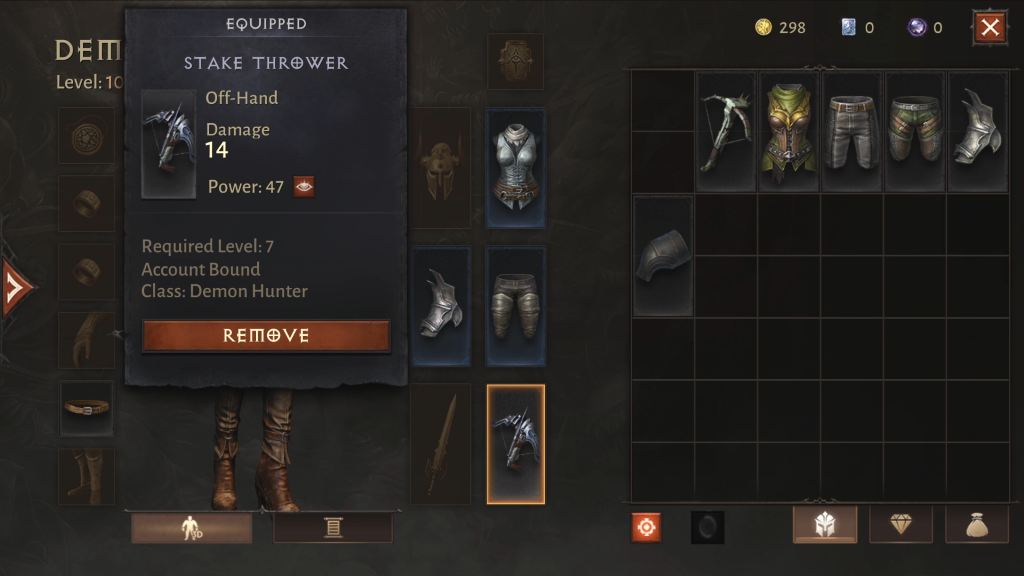Open the scroll attributes tab

333,528
